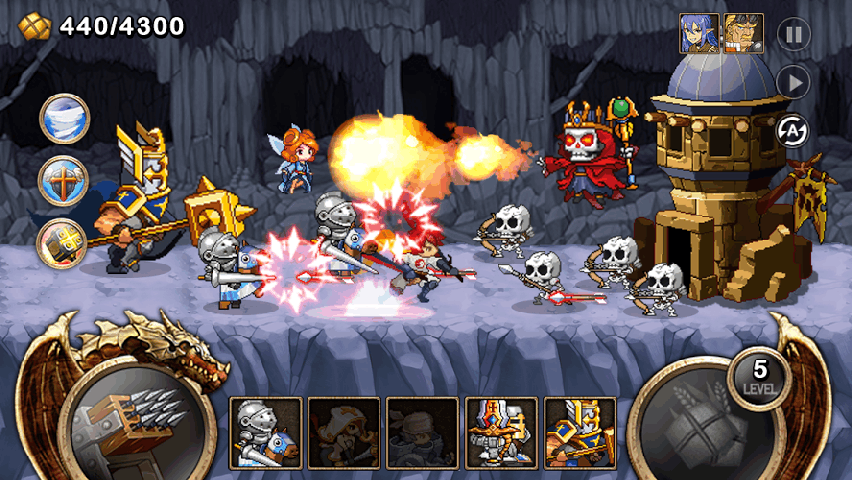Toggle auto-battle mode
The height and width of the screenshot is (480, 852).
[x=793, y=130]
